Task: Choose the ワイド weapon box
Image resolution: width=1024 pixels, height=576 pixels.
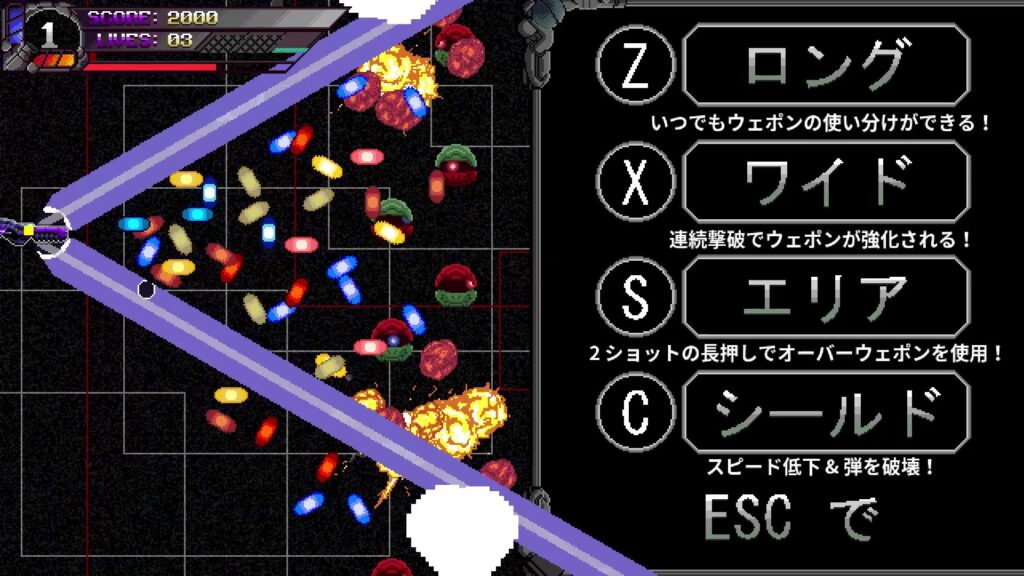Action: (825, 182)
